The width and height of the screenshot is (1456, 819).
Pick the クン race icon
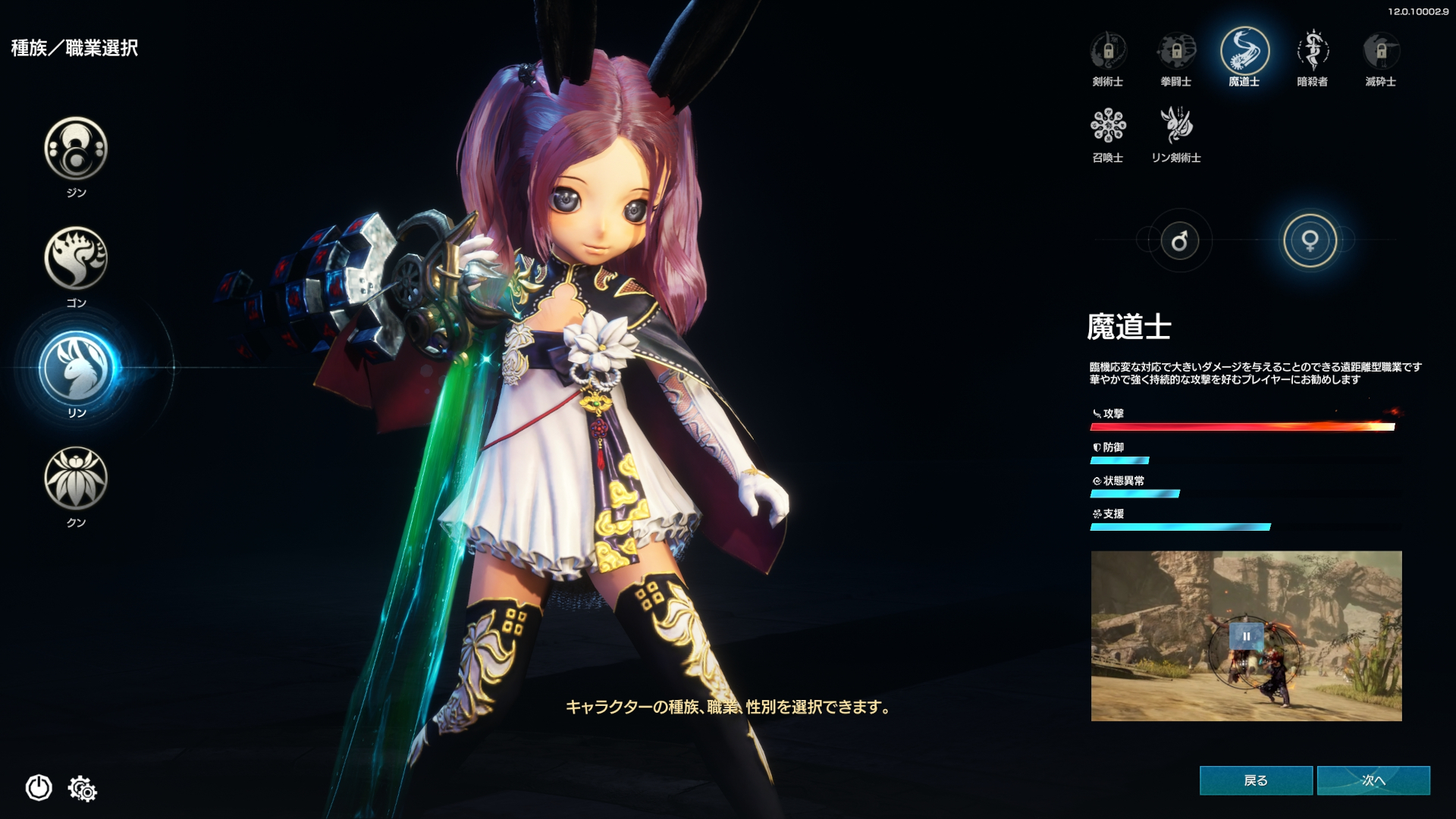[x=76, y=478]
